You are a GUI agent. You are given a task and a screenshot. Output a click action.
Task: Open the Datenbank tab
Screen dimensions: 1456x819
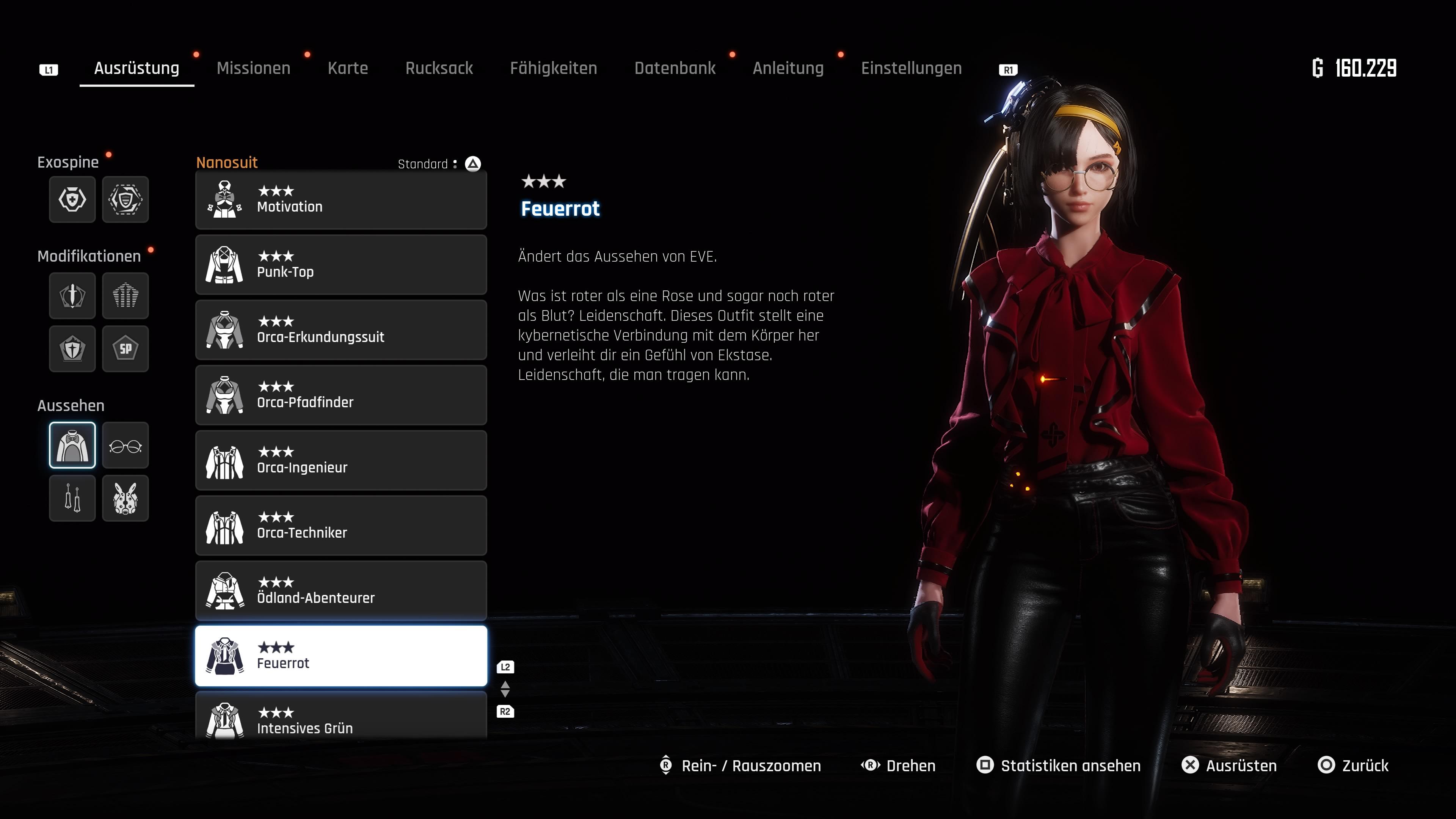(674, 68)
